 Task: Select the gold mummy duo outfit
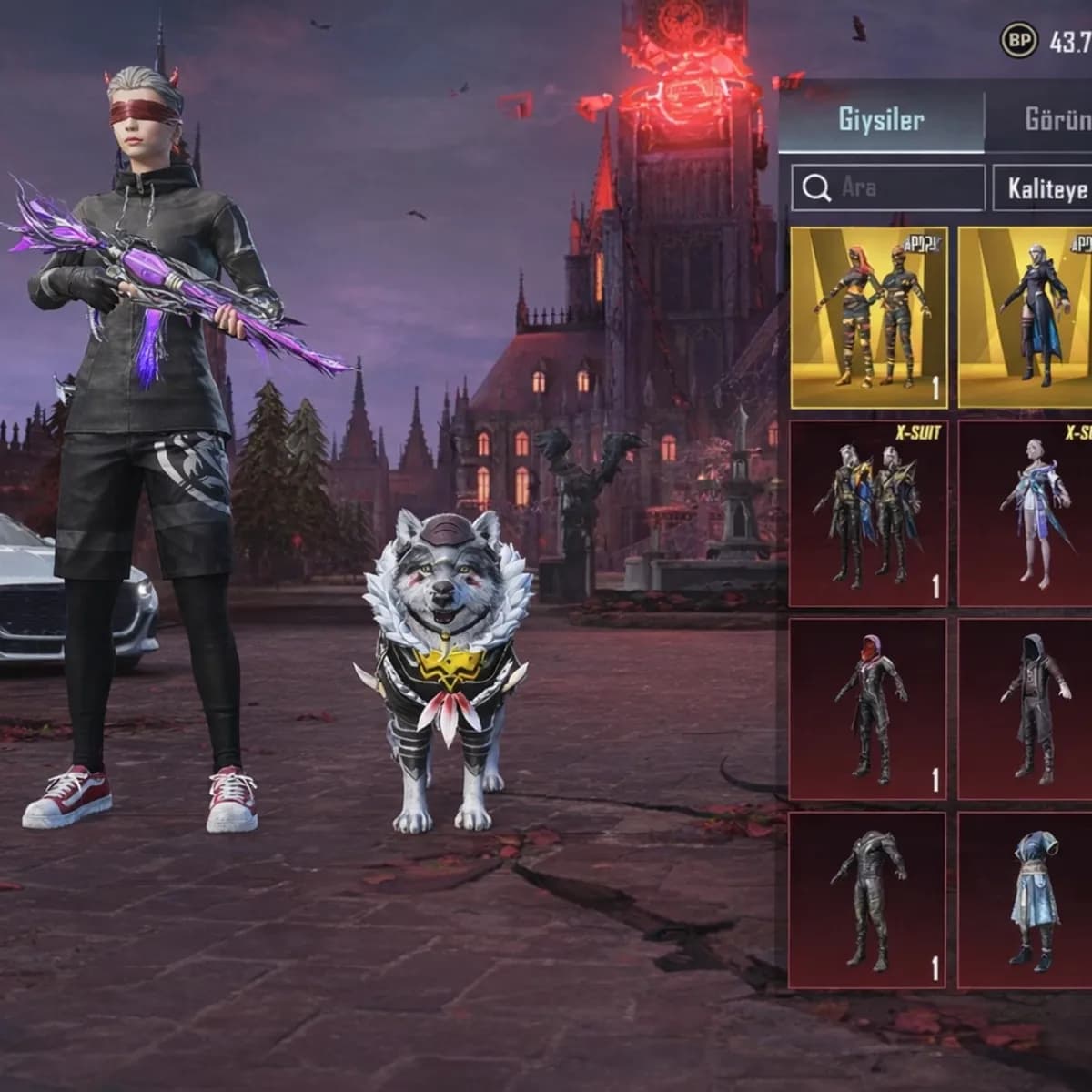click(869, 318)
